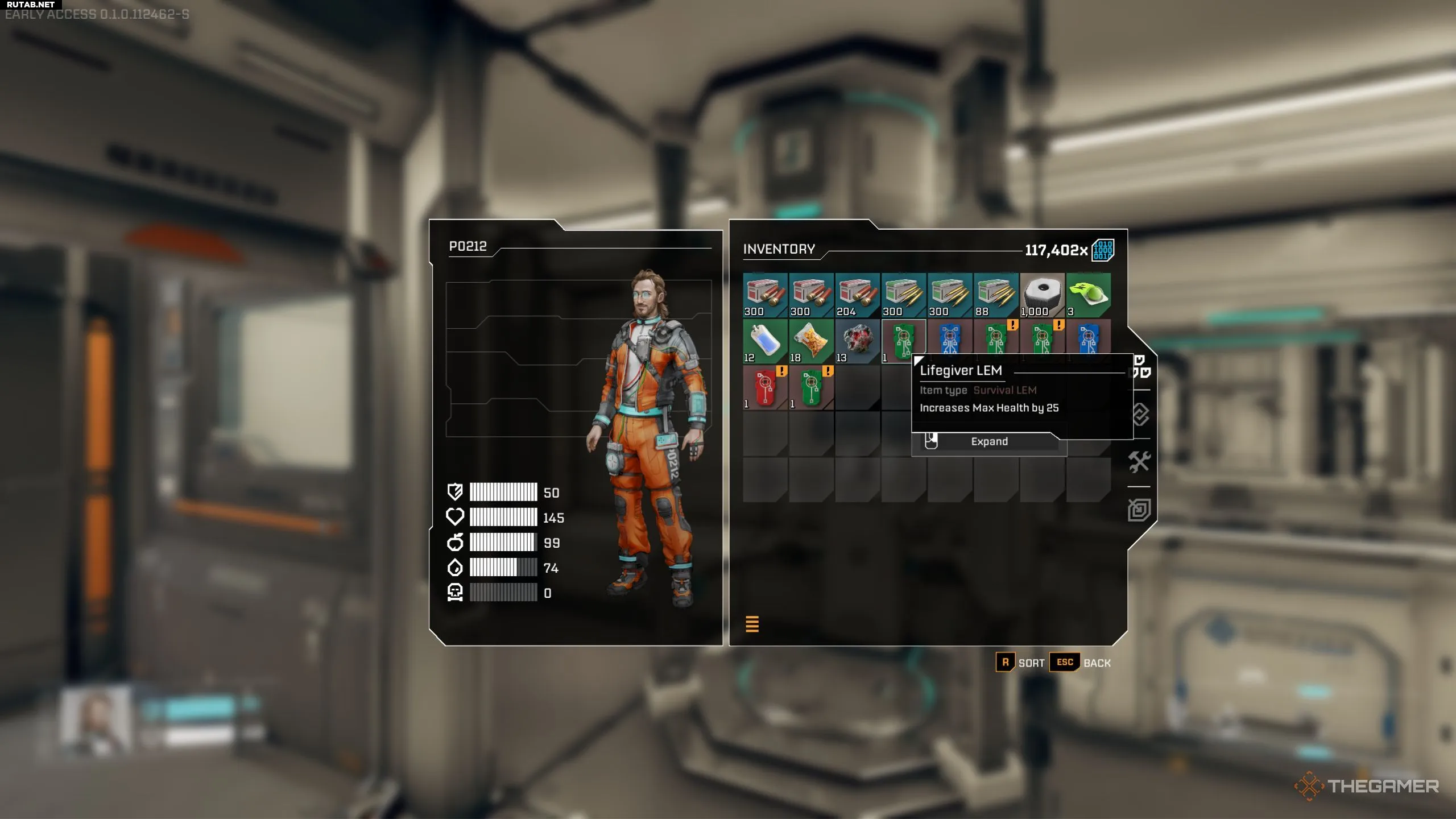Select the rifle ammo stack of 88
1456x819 pixels.
coord(995,295)
